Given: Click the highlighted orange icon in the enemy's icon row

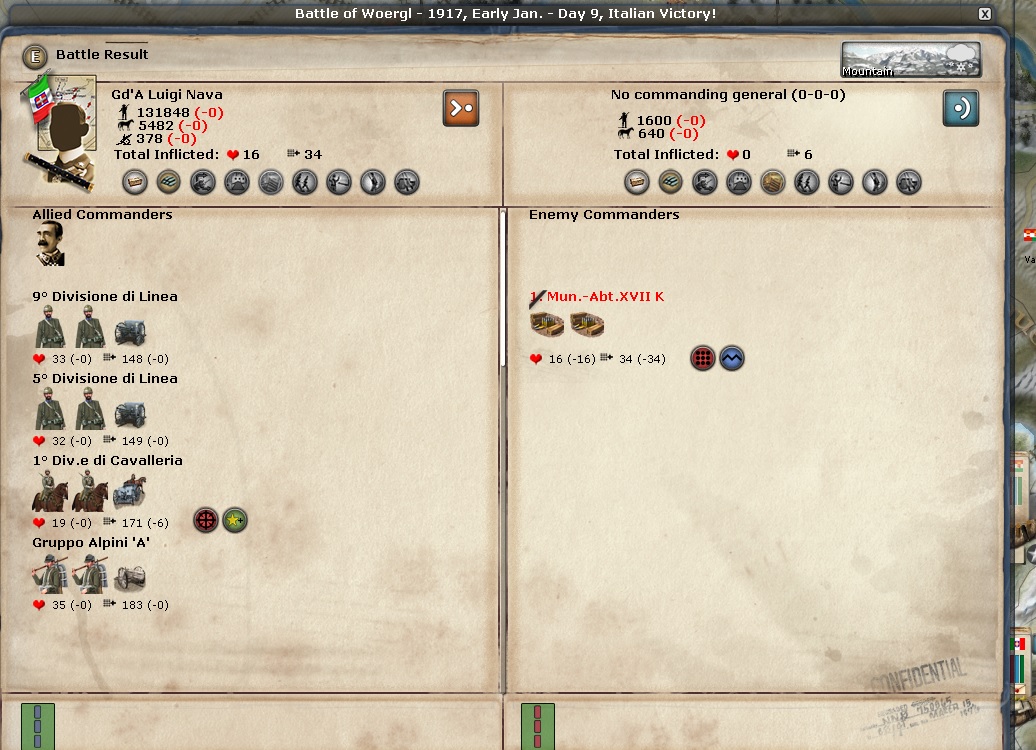Looking at the screenshot, I should click(773, 182).
